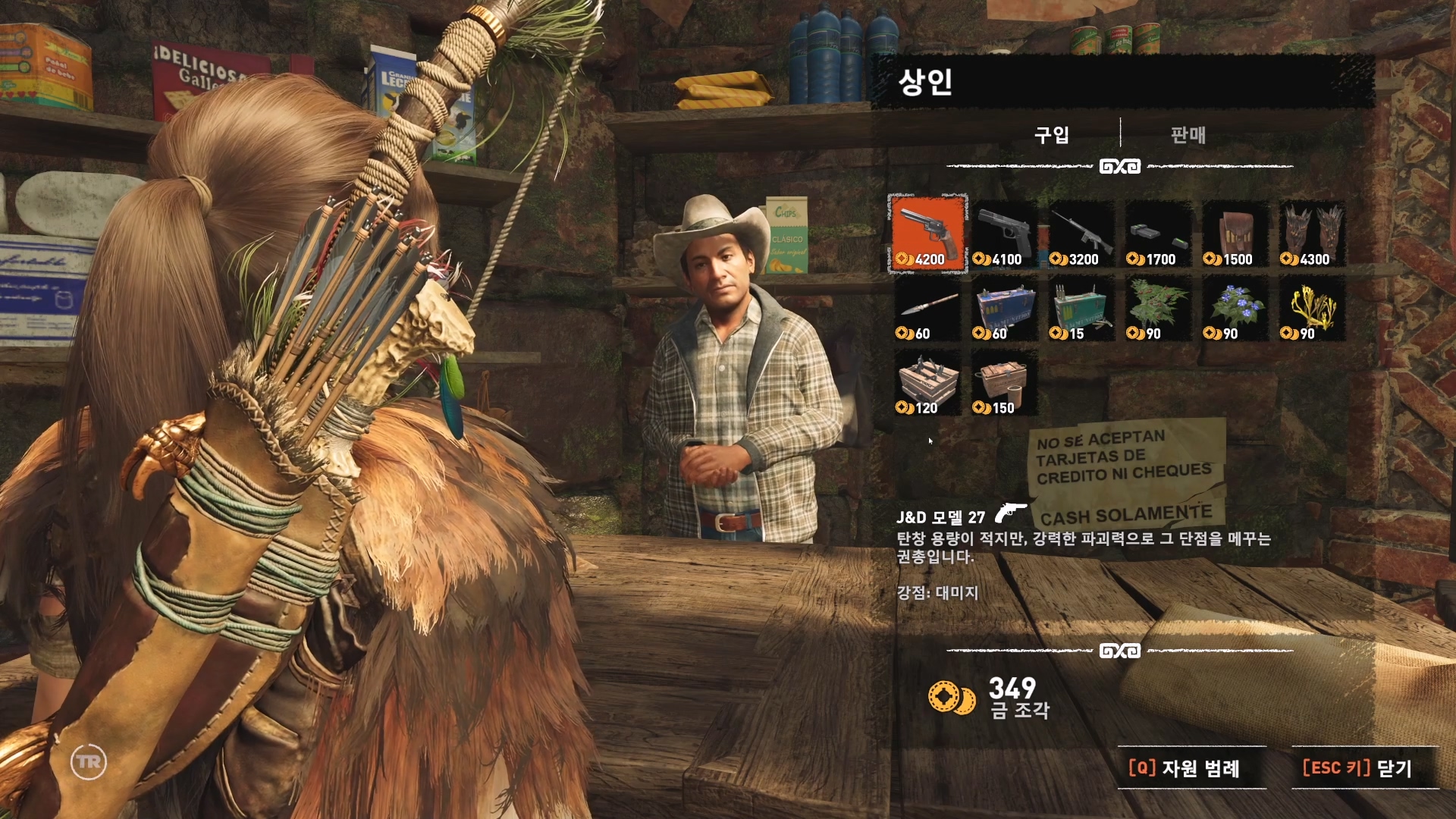The image size is (1456, 819).
Task: Choose the rifle priced 3200
Action: [1081, 233]
